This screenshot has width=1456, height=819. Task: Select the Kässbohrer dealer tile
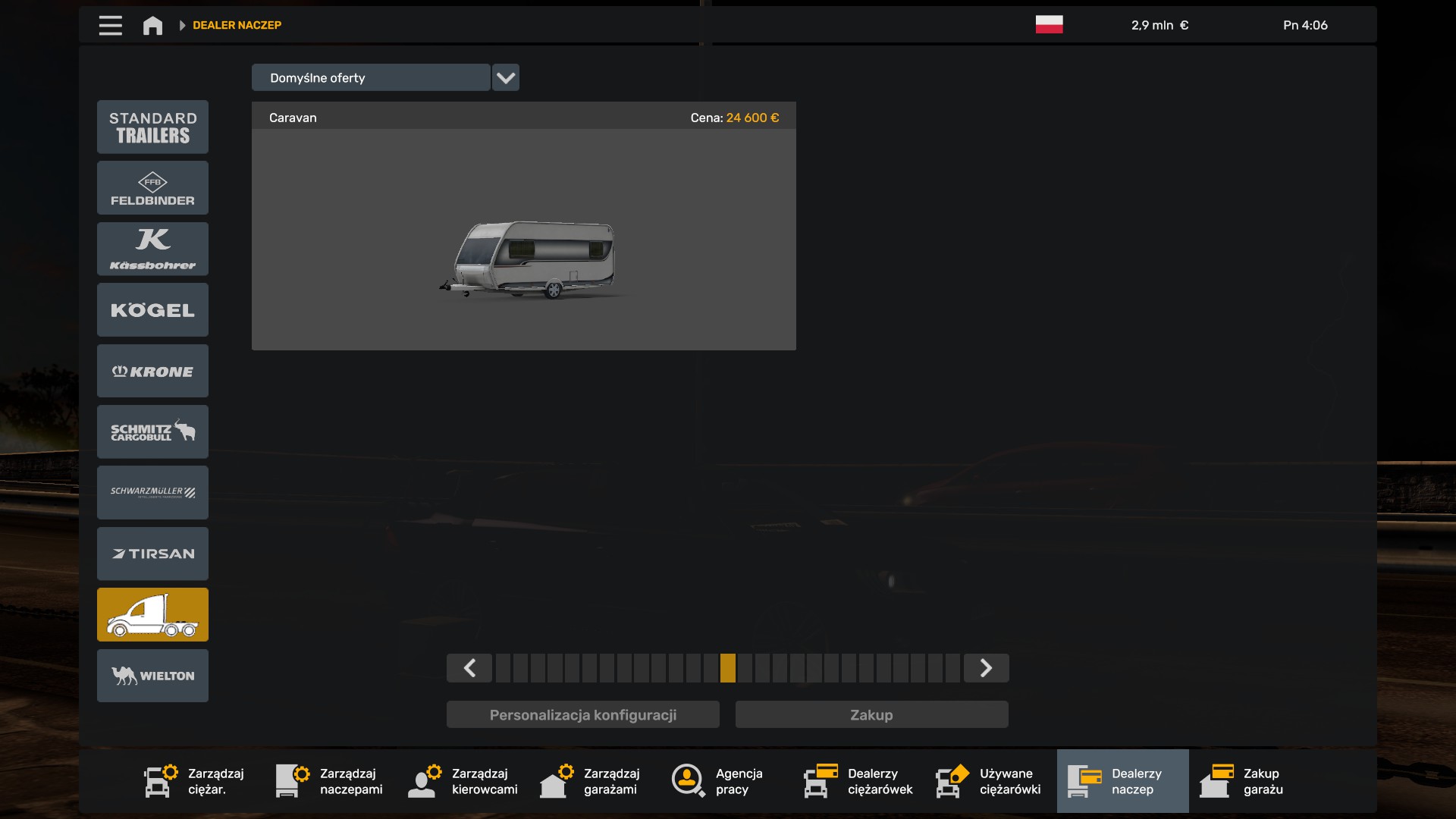152,249
